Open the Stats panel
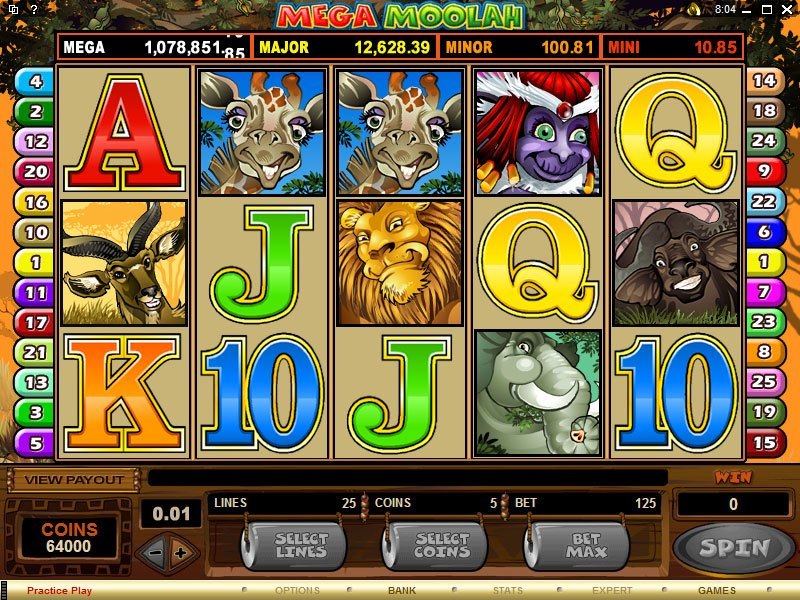The height and width of the screenshot is (600, 800). [508, 591]
